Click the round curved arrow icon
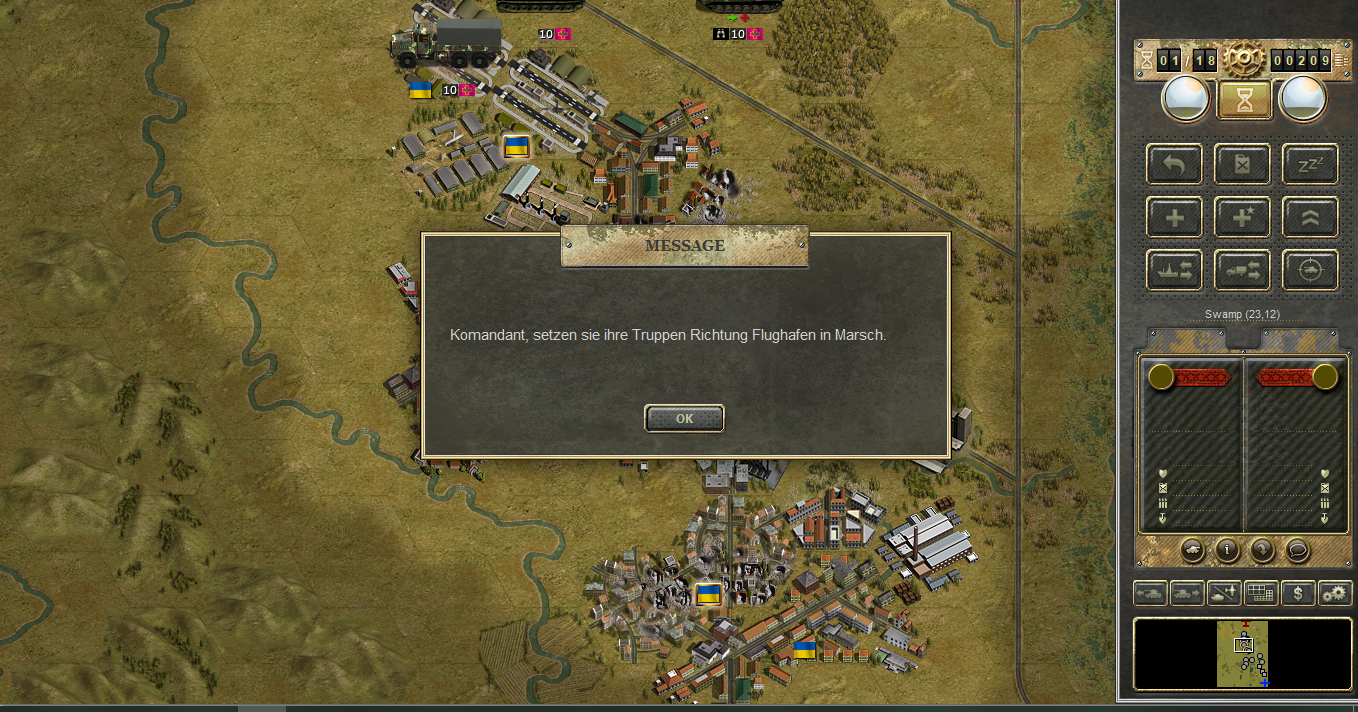 pyautogui.click(x=1262, y=549)
